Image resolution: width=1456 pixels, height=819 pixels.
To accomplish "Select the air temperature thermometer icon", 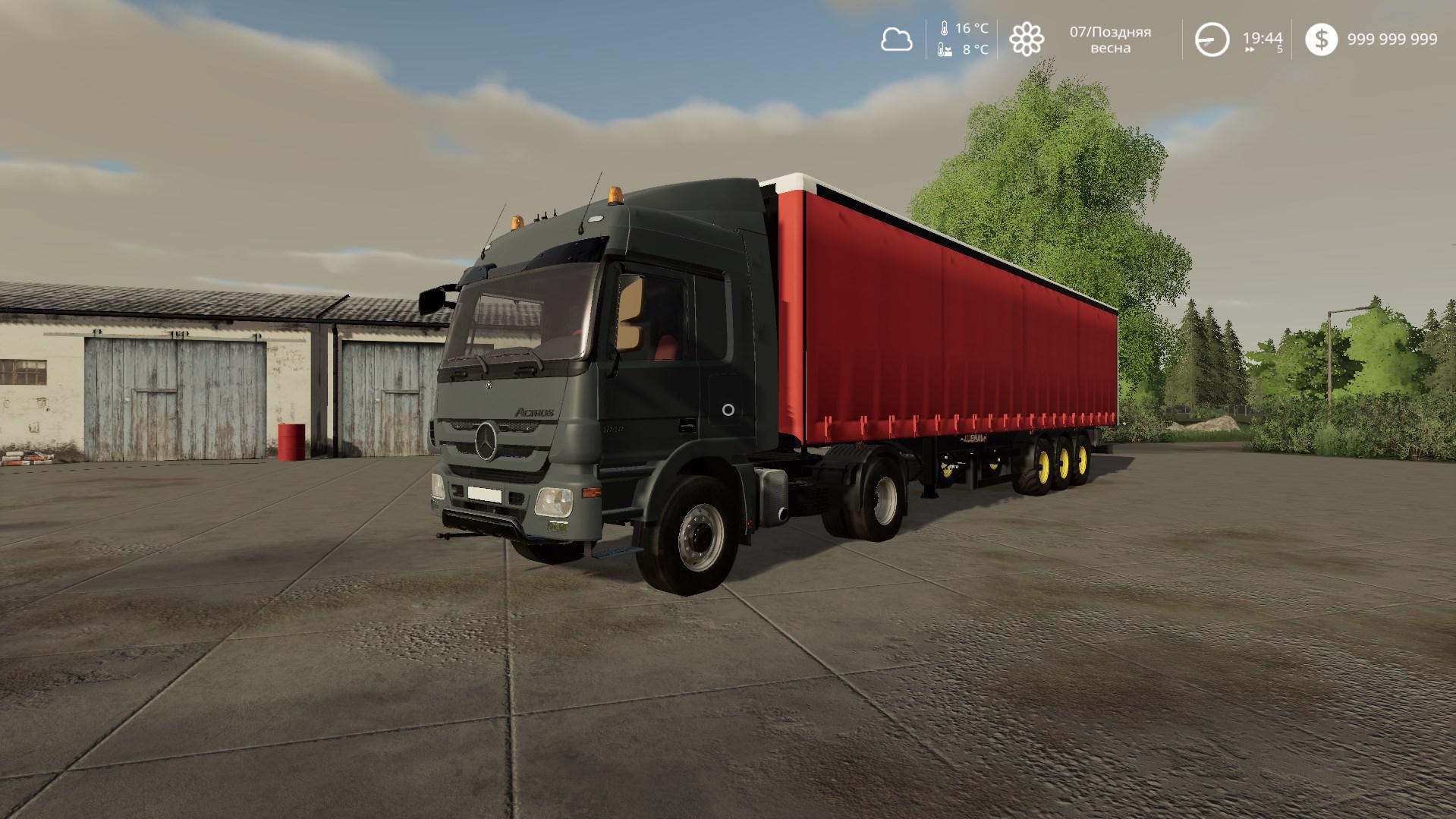I will tap(943, 29).
